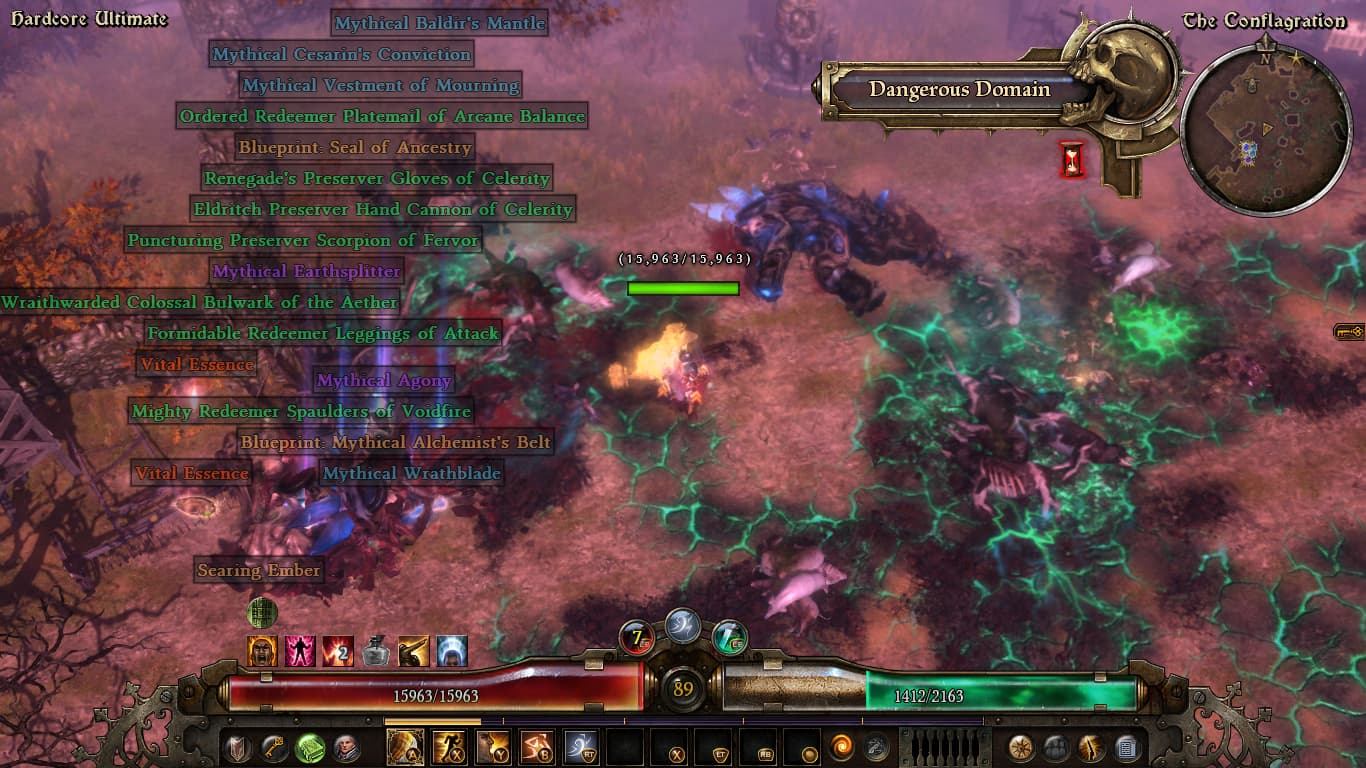
Task: Loot the Mythical Agony item label
Action: click(384, 380)
